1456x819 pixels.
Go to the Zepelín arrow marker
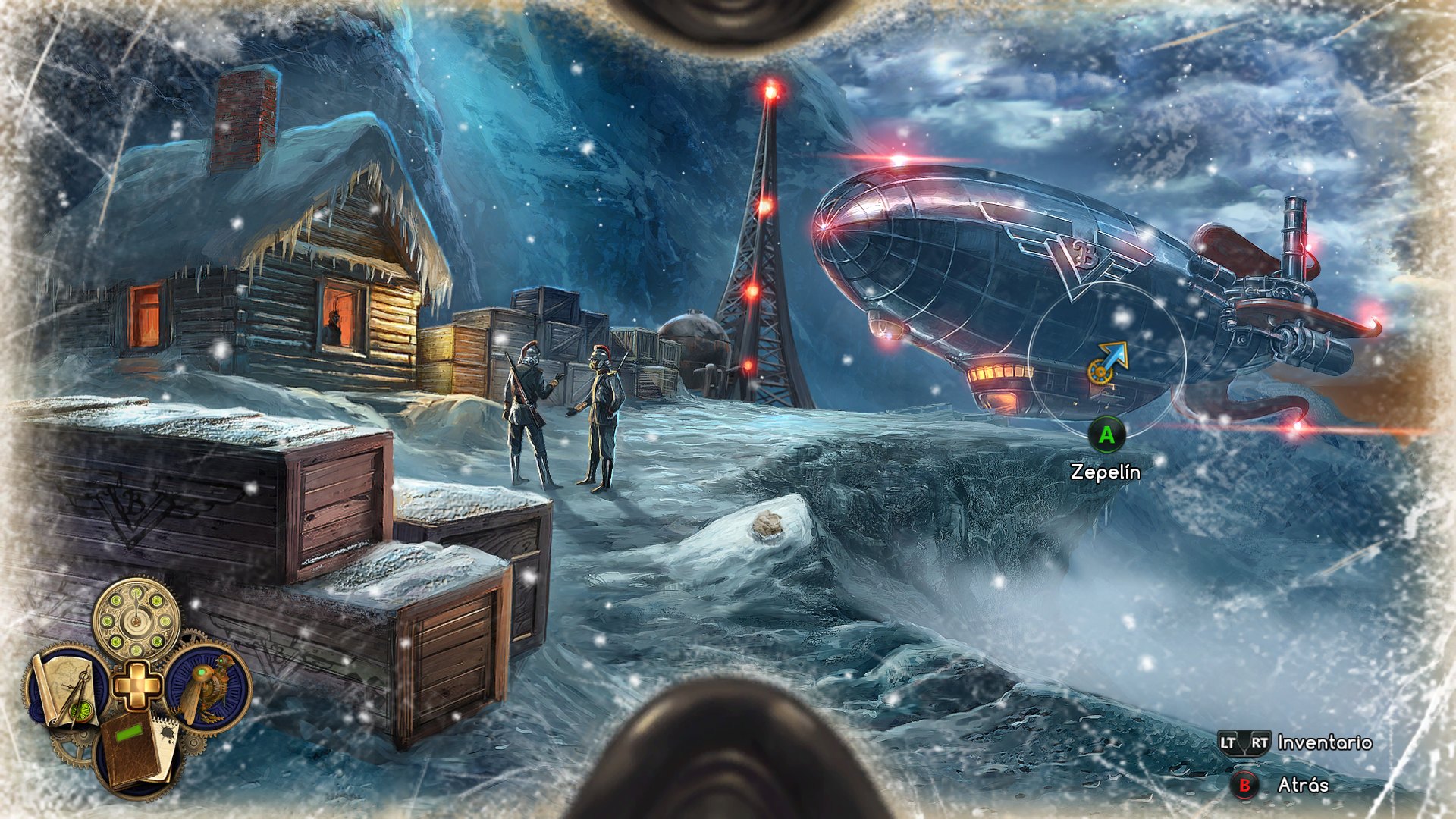coord(1107,363)
